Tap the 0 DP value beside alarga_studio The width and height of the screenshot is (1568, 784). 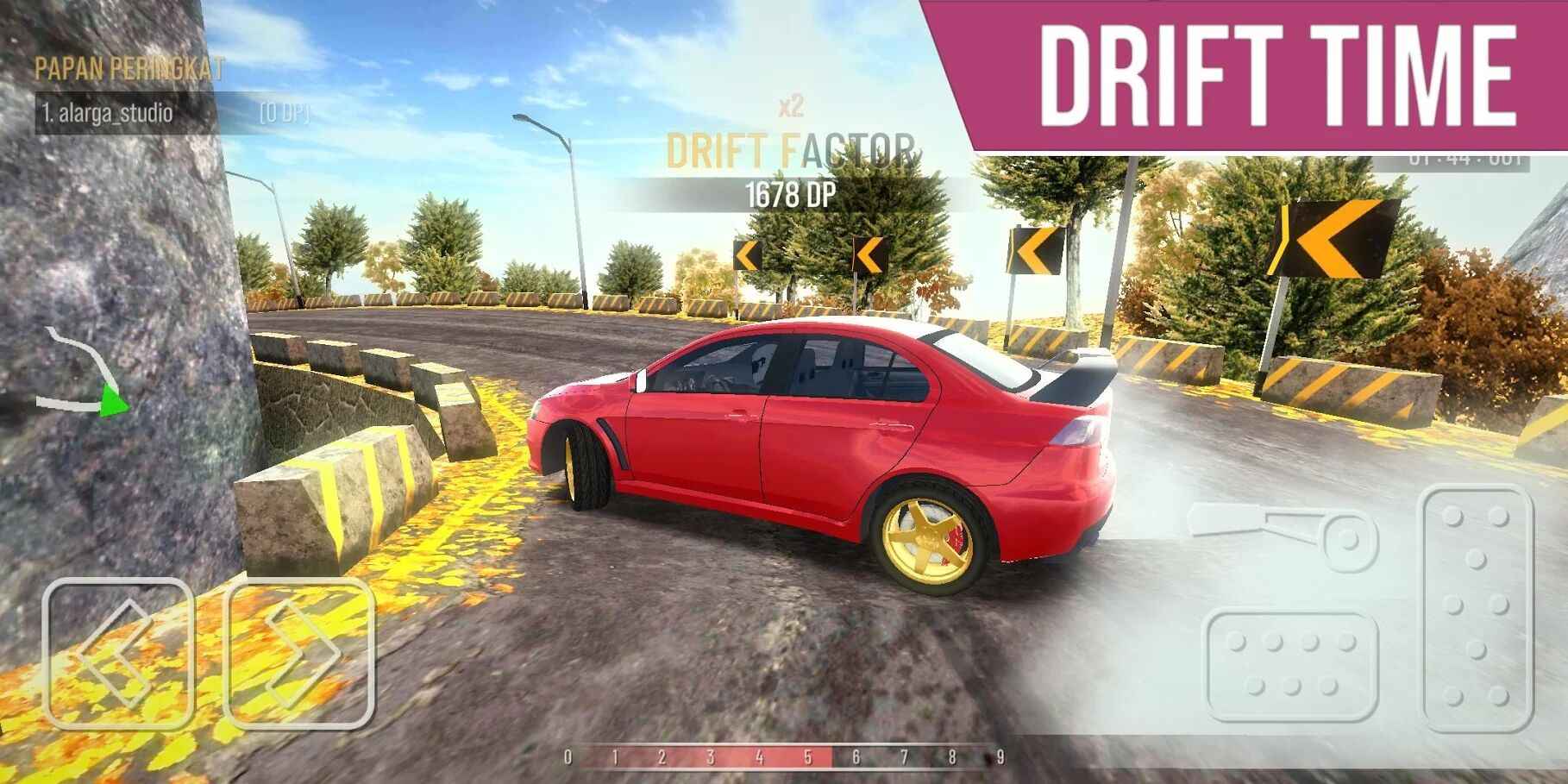(285, 112)
